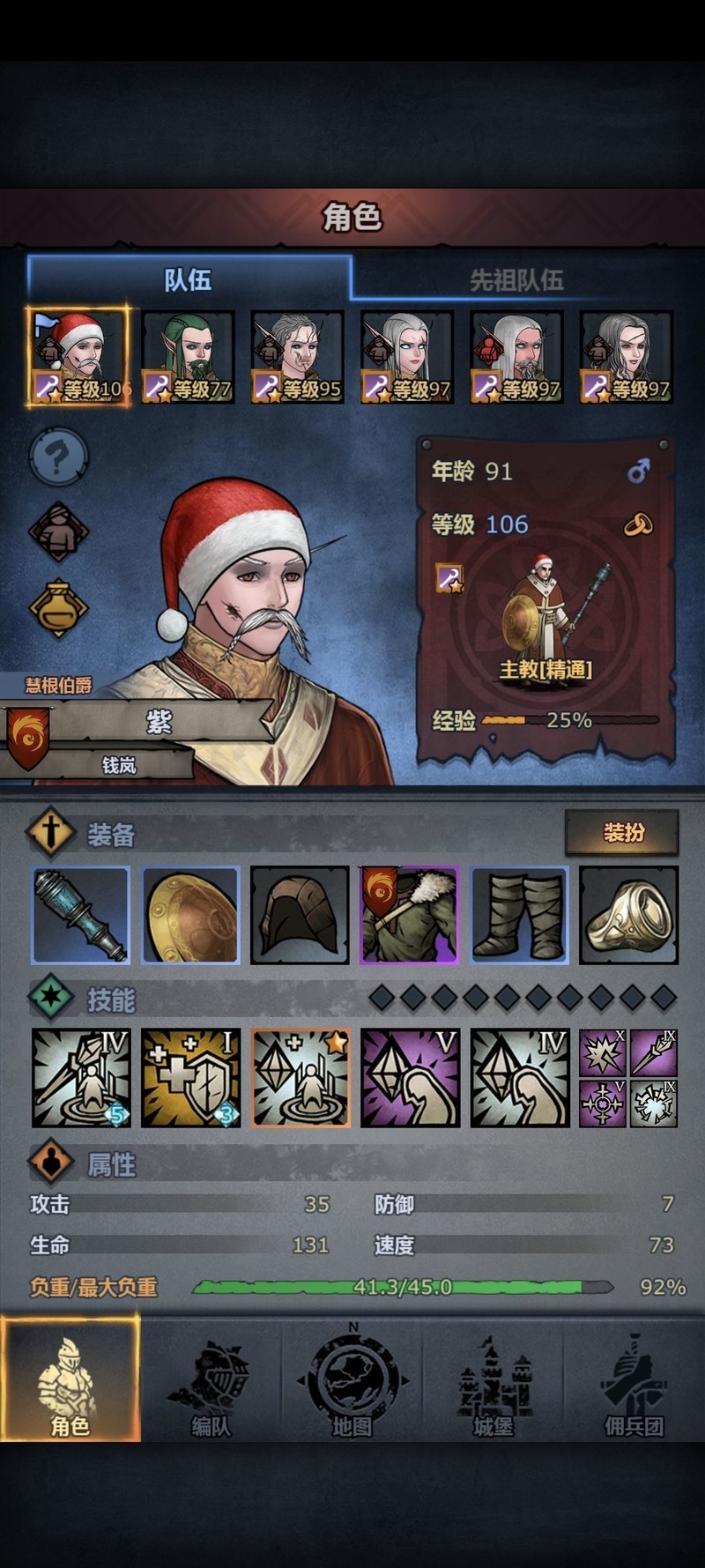Inspect the gold ring accessory slot

628,915
